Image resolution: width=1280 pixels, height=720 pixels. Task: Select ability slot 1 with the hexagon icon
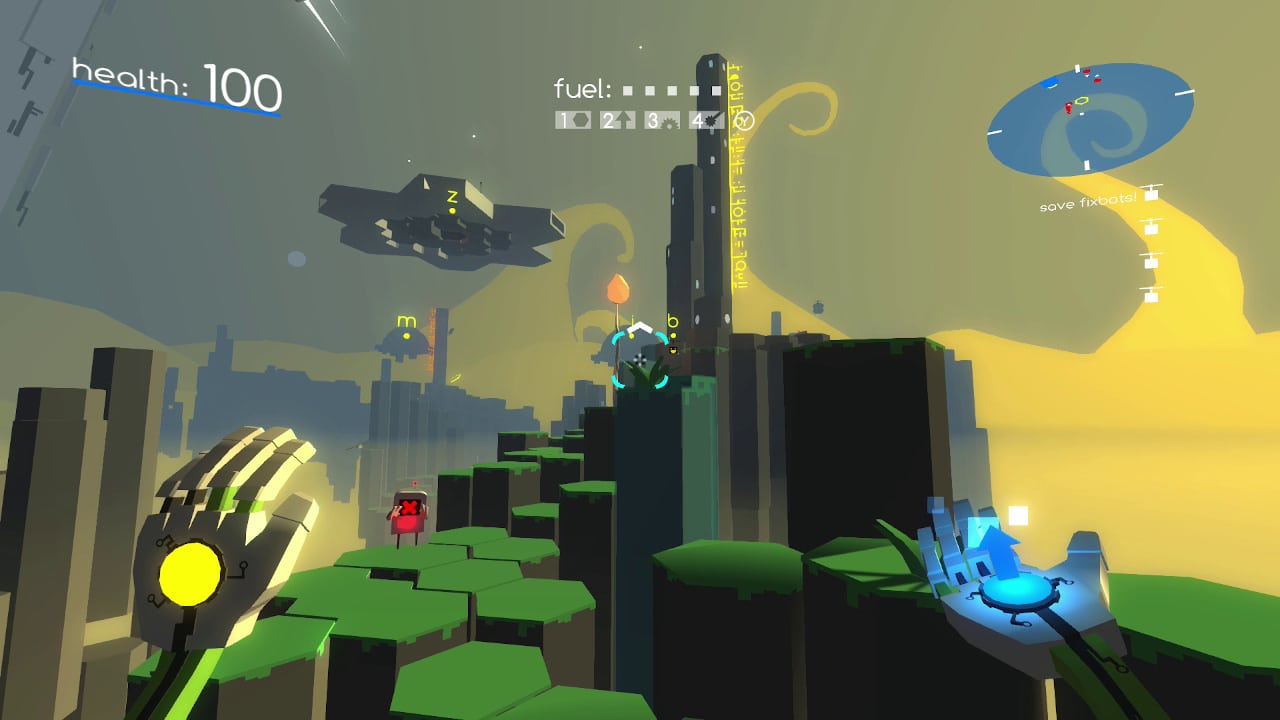[572, 120]
